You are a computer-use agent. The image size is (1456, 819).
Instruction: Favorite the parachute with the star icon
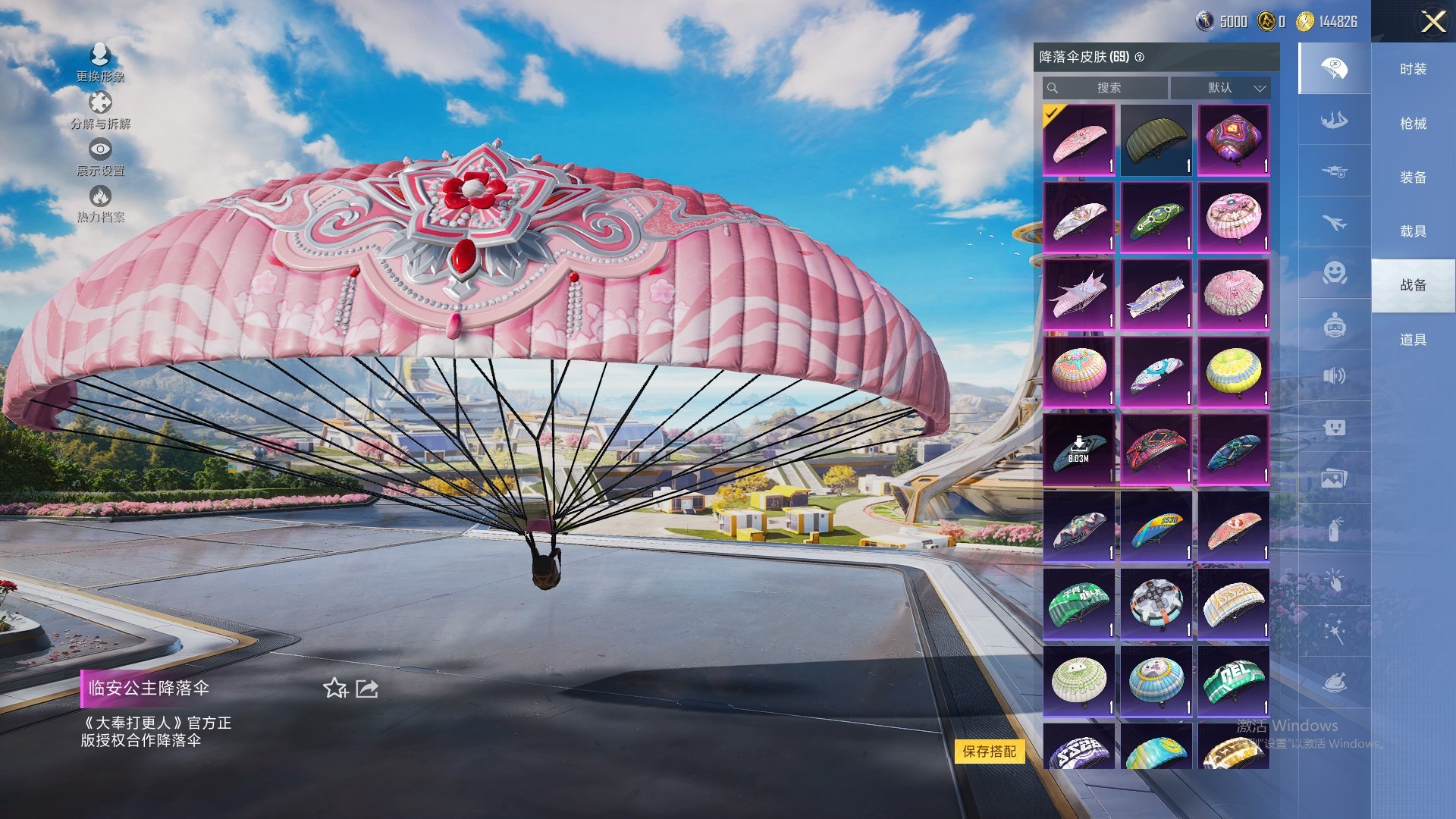(334, 688)
